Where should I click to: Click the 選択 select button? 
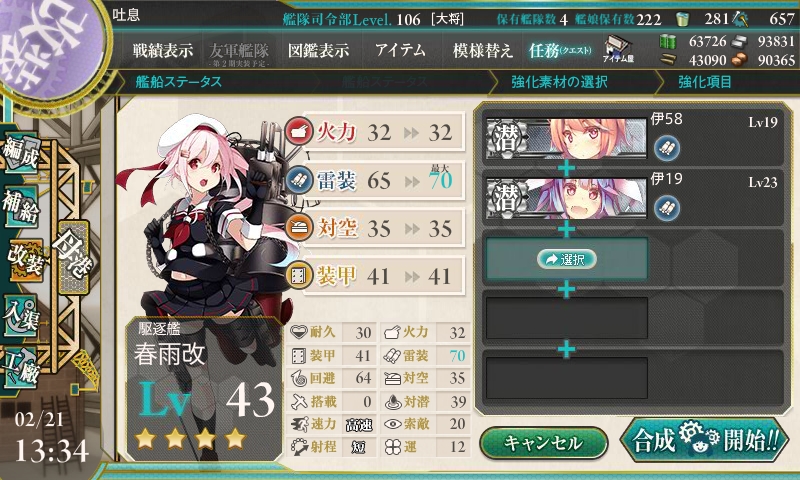(x=566, y=259)
